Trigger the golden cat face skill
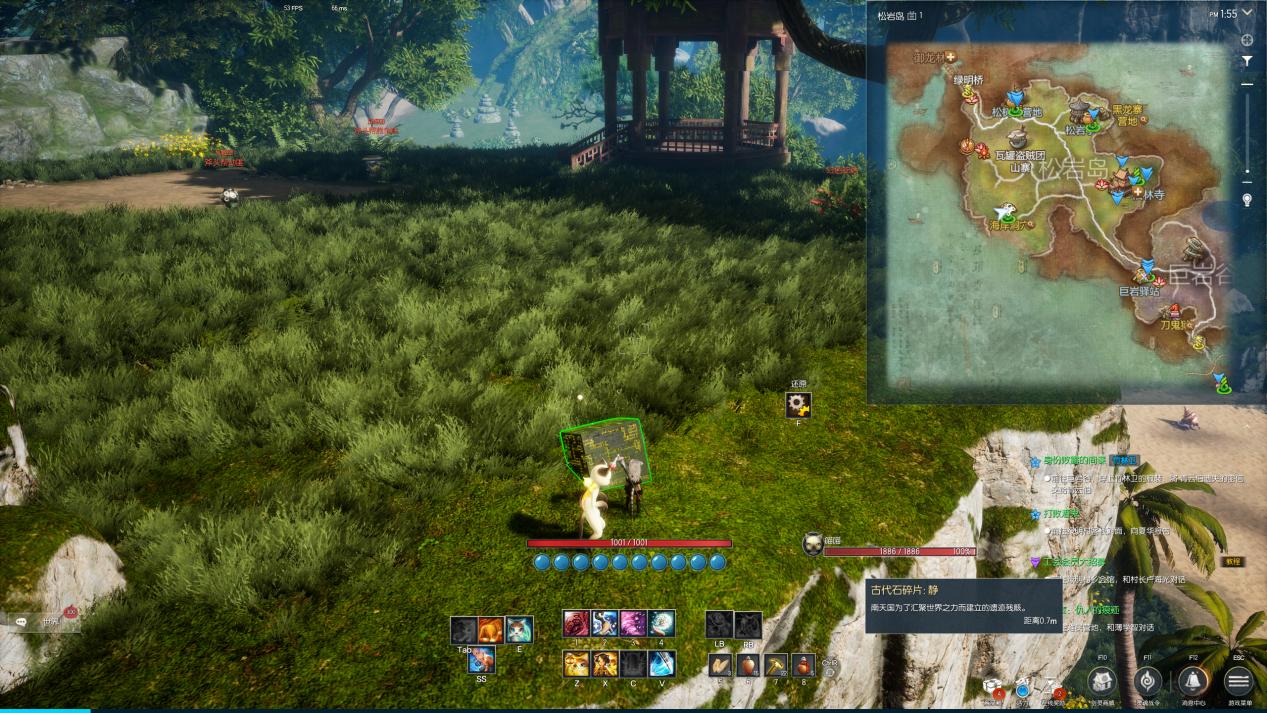The image size is (1267, 713). [x=576, y=663]
